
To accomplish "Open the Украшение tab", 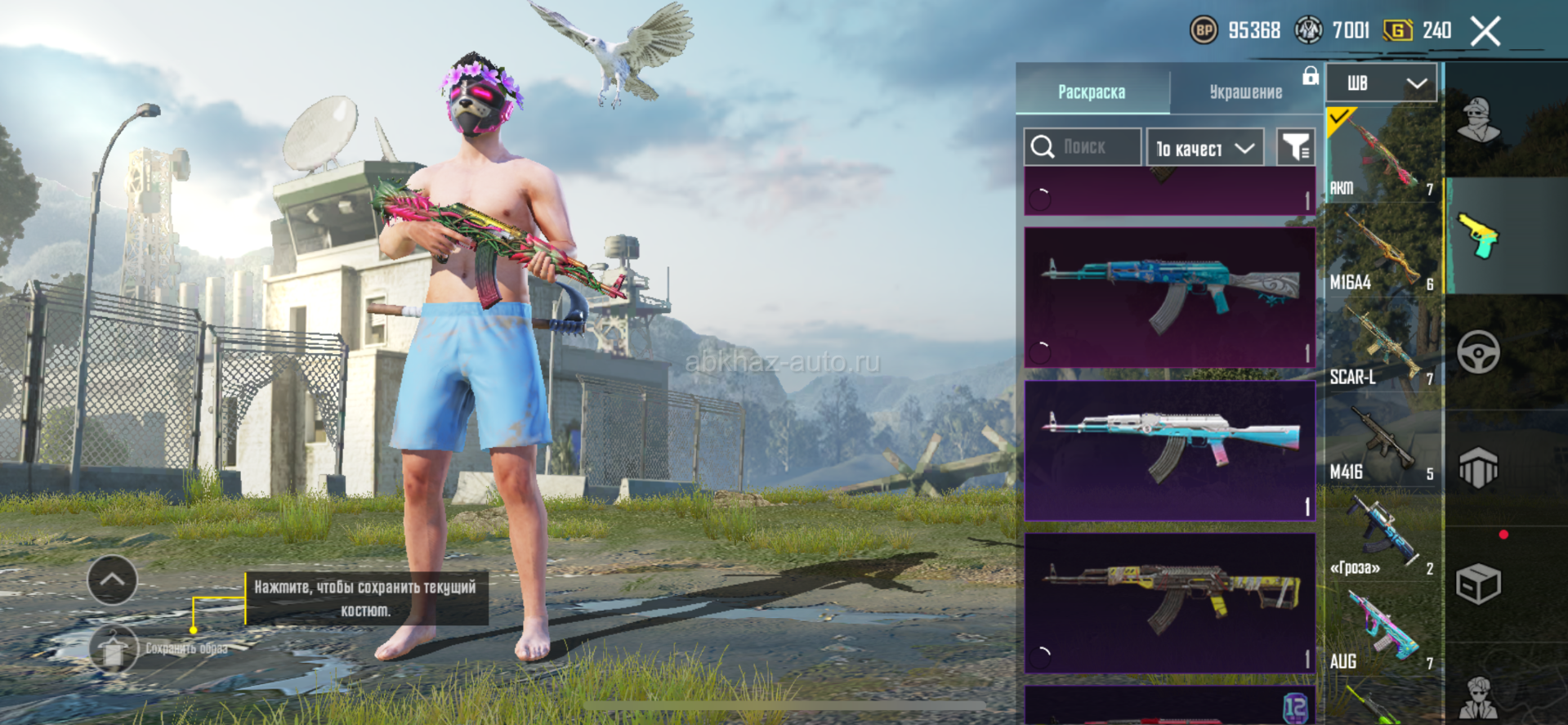I will (1245, 92).
